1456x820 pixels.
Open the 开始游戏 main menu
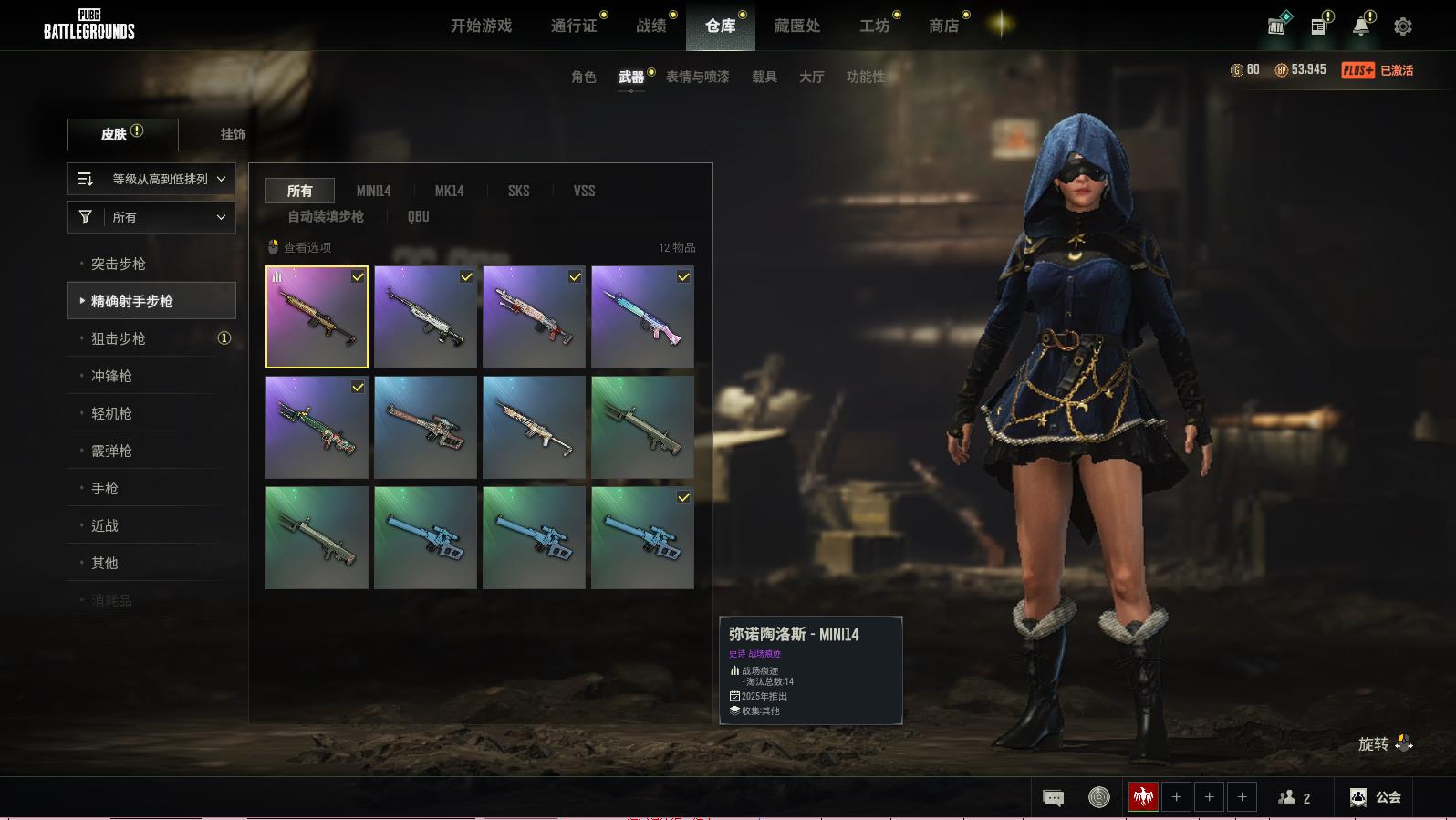pyautogui.click(x=481, y=26)
